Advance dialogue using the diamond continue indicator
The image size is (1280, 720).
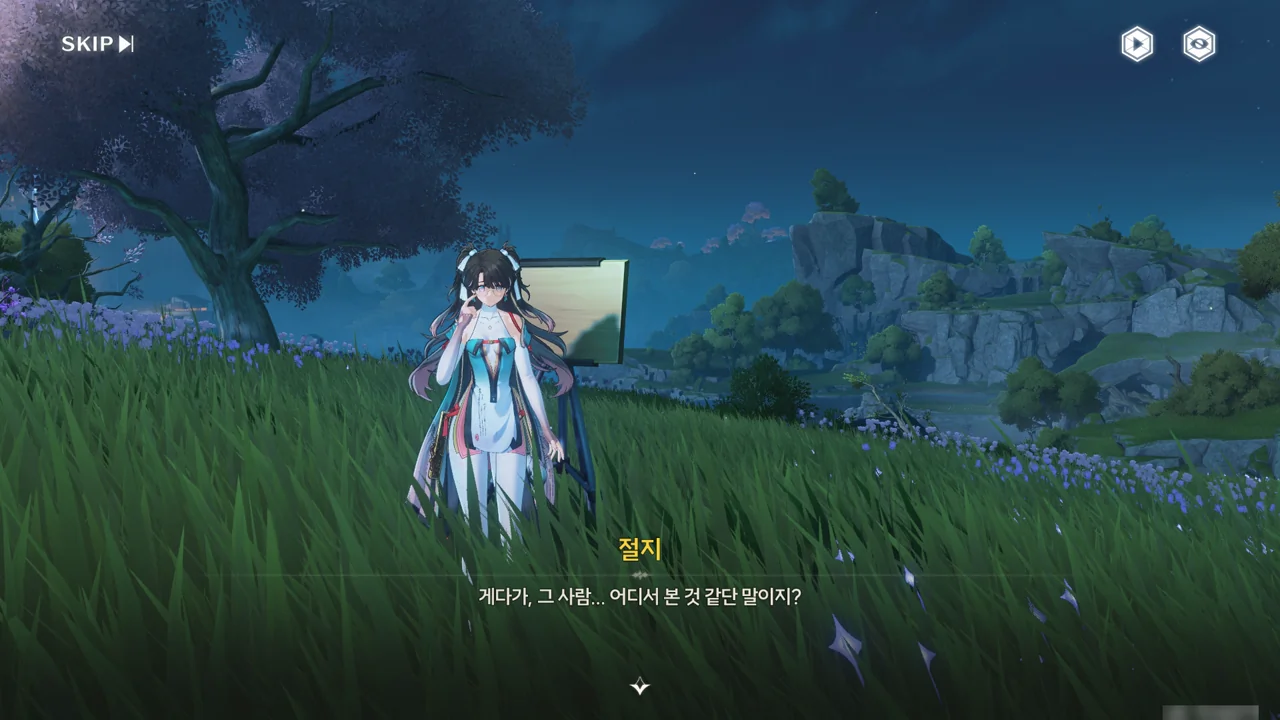click(x=640, y=686)
